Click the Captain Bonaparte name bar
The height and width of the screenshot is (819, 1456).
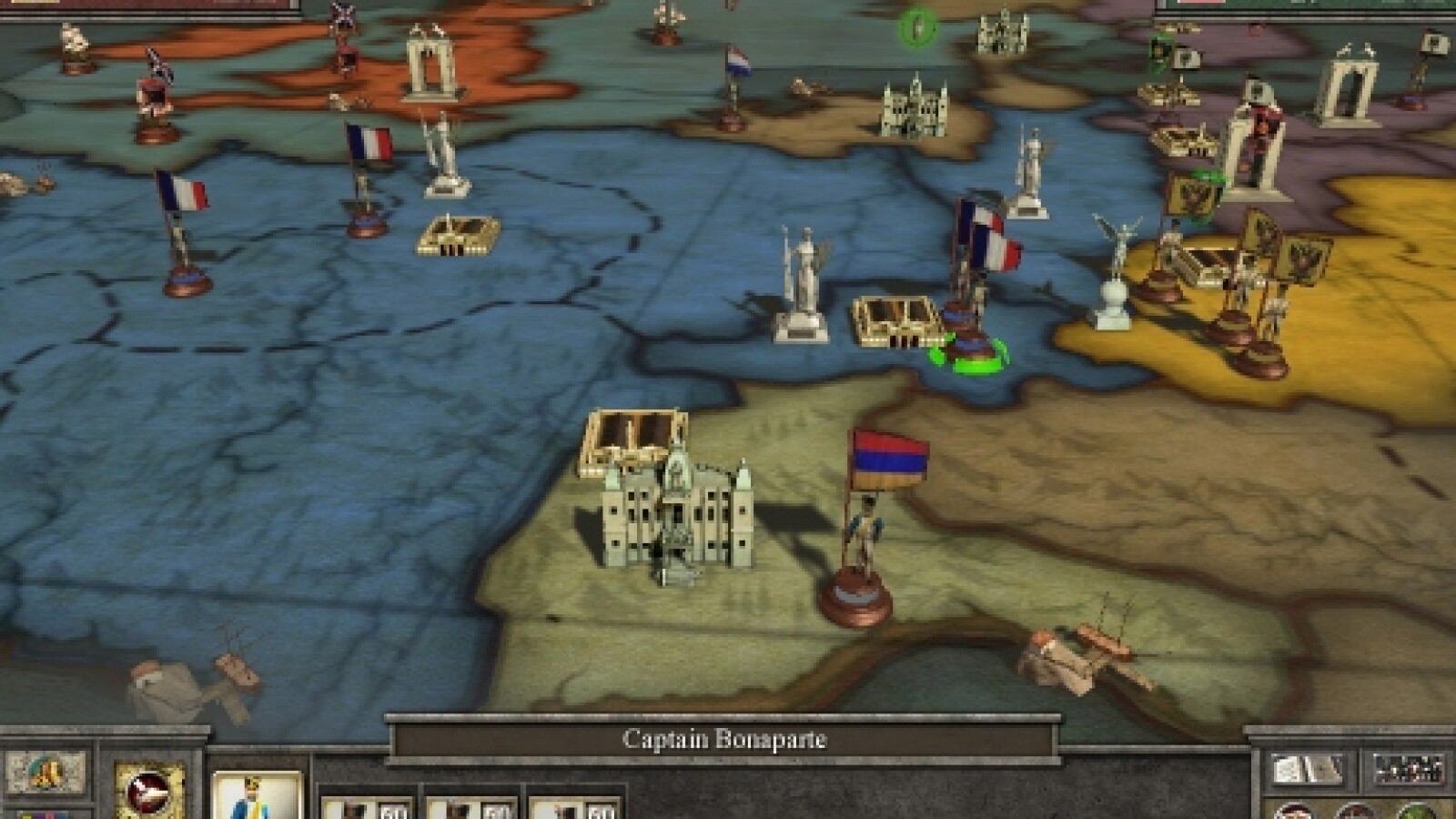723,740
